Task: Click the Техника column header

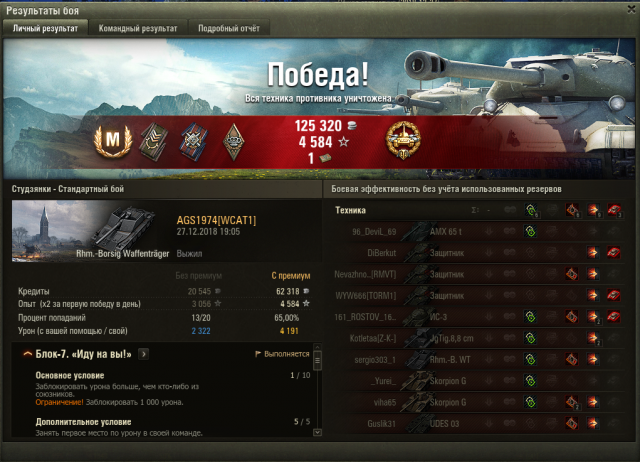Action: point(350,210)
